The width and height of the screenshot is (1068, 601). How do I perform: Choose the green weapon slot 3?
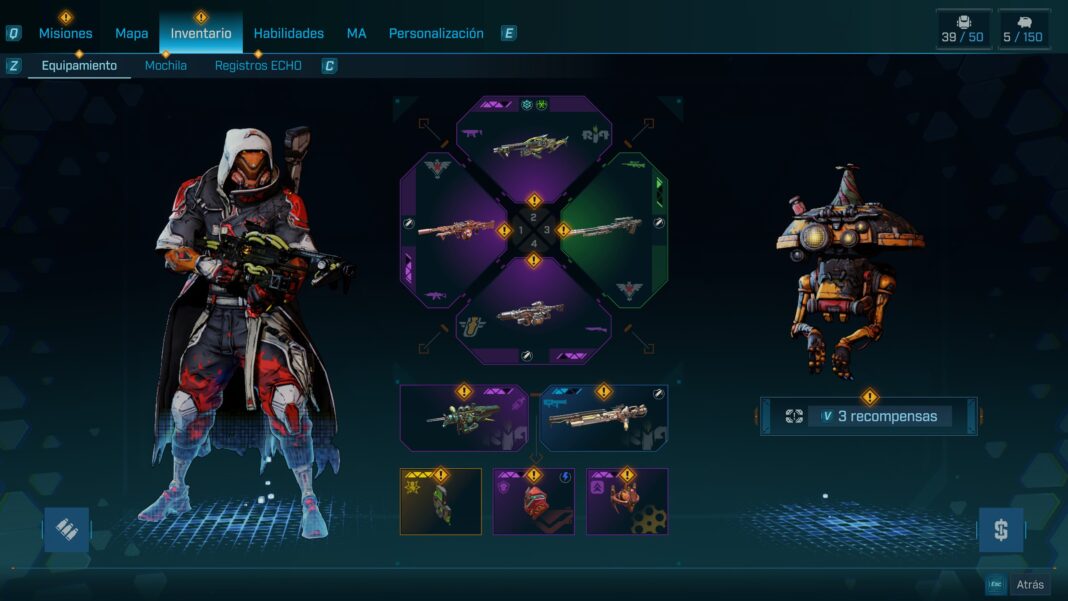coord(611,229)
